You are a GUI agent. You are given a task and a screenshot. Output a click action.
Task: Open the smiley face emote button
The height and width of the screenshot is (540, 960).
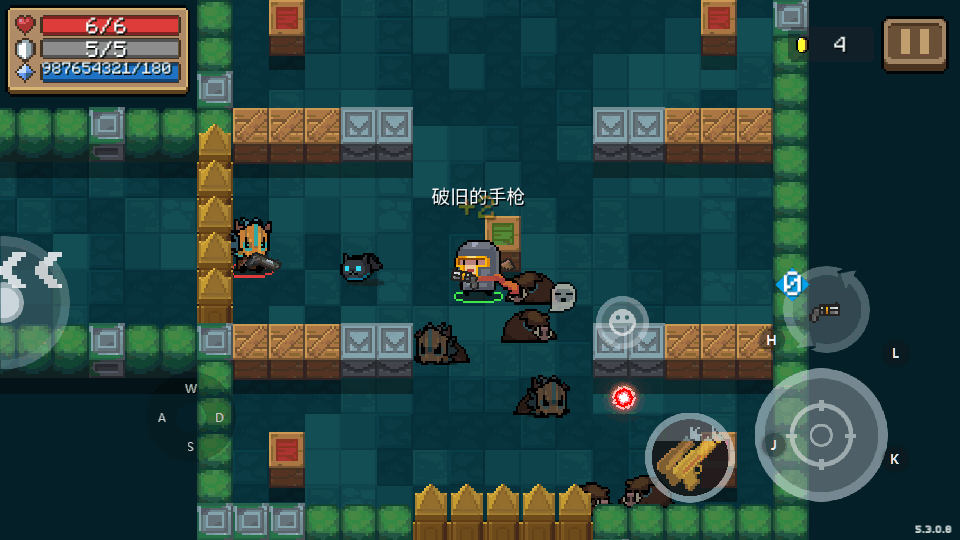click(622, 321)
